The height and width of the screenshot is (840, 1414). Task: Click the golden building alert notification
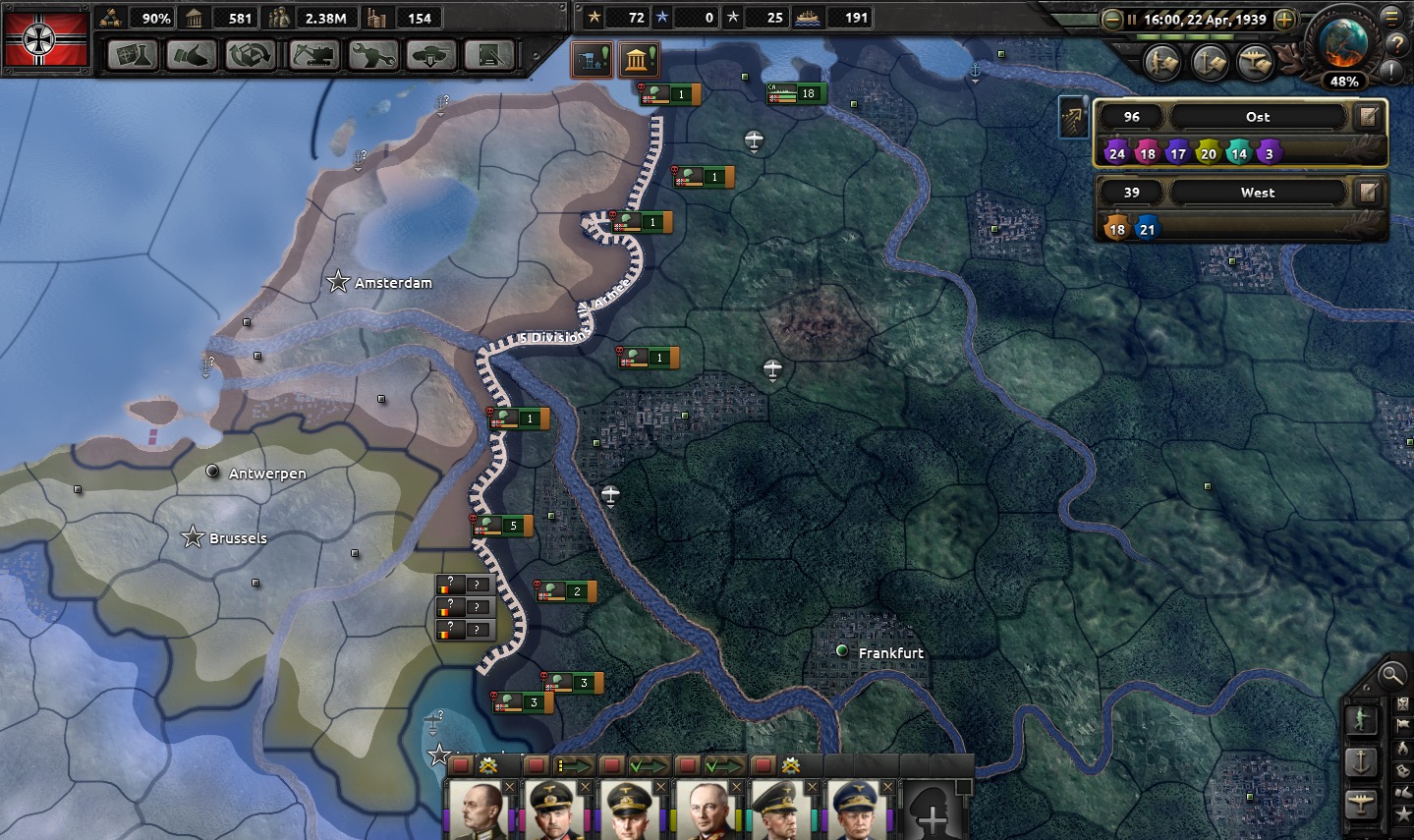(639, 61)
